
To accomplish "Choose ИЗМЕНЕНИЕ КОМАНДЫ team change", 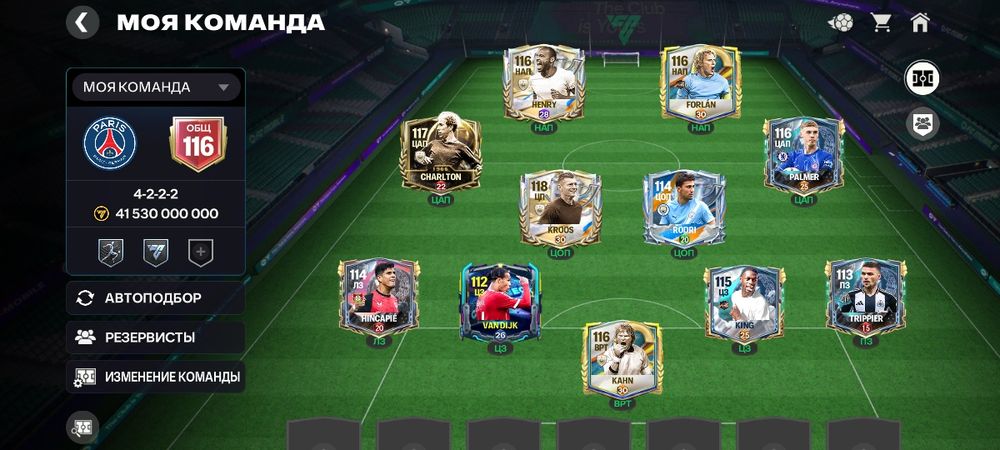I will click(x=157, y=377).
